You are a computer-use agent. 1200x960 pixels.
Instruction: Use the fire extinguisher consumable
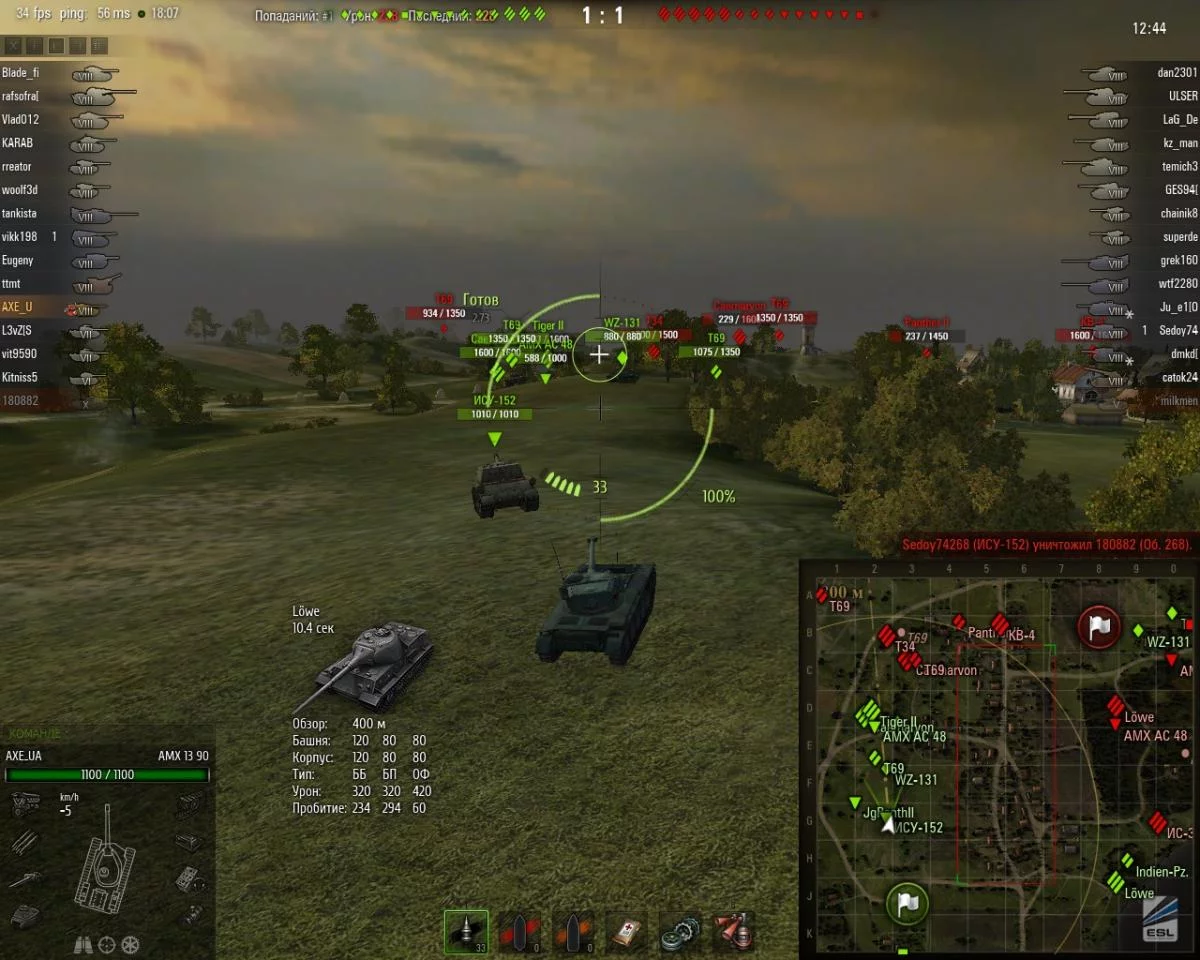point(734,932)
